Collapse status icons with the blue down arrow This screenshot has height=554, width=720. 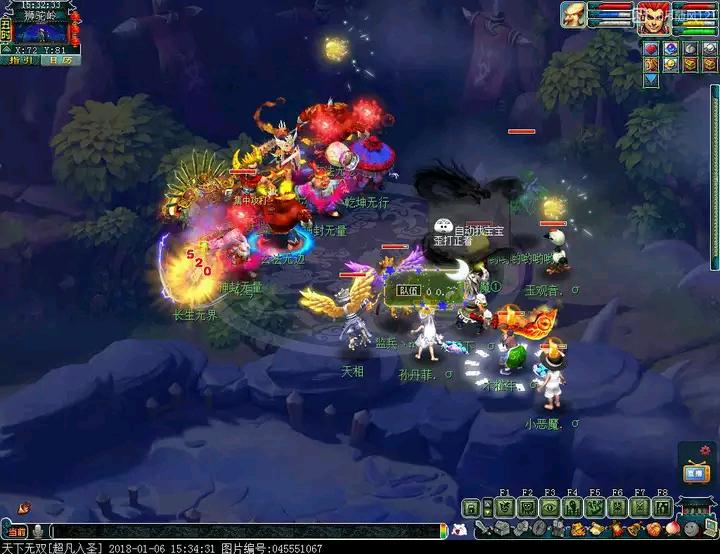point(650,80)
